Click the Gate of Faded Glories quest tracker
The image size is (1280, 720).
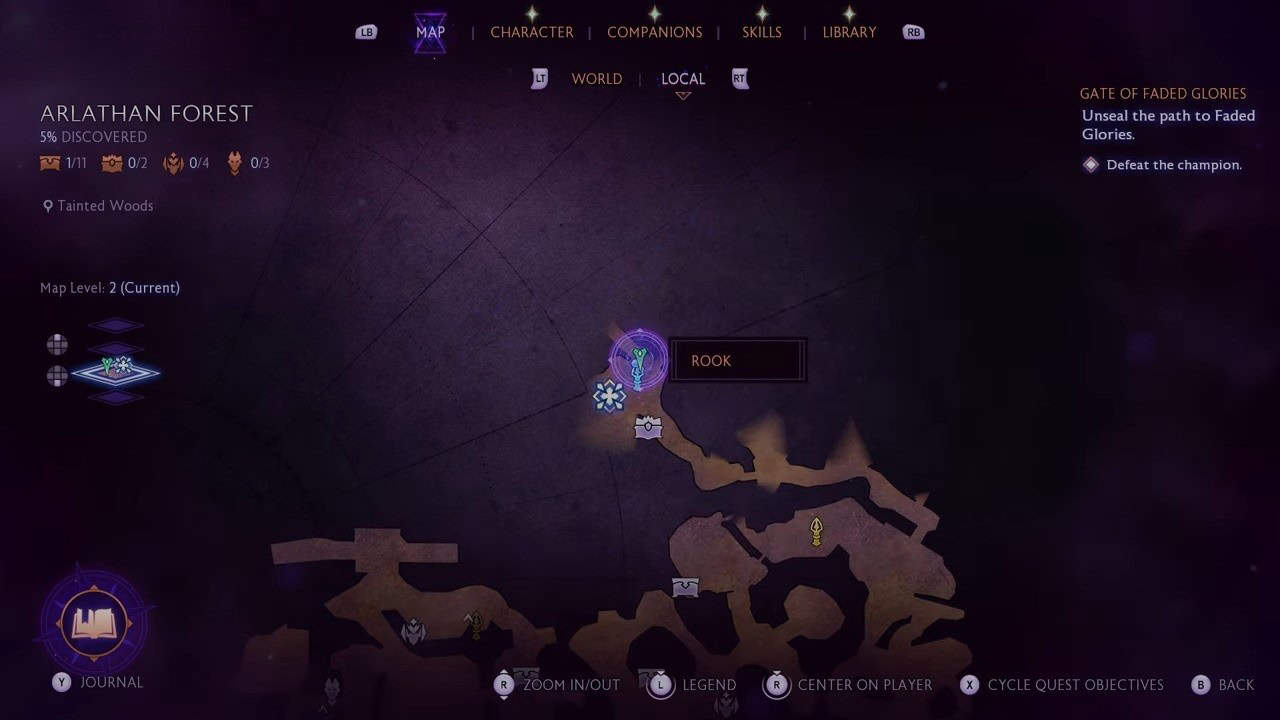1162,94
